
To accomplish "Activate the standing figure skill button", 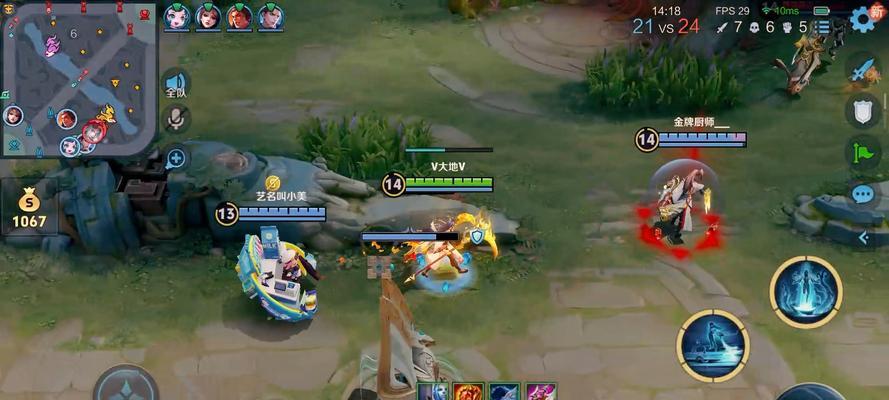I will [805, 291].
